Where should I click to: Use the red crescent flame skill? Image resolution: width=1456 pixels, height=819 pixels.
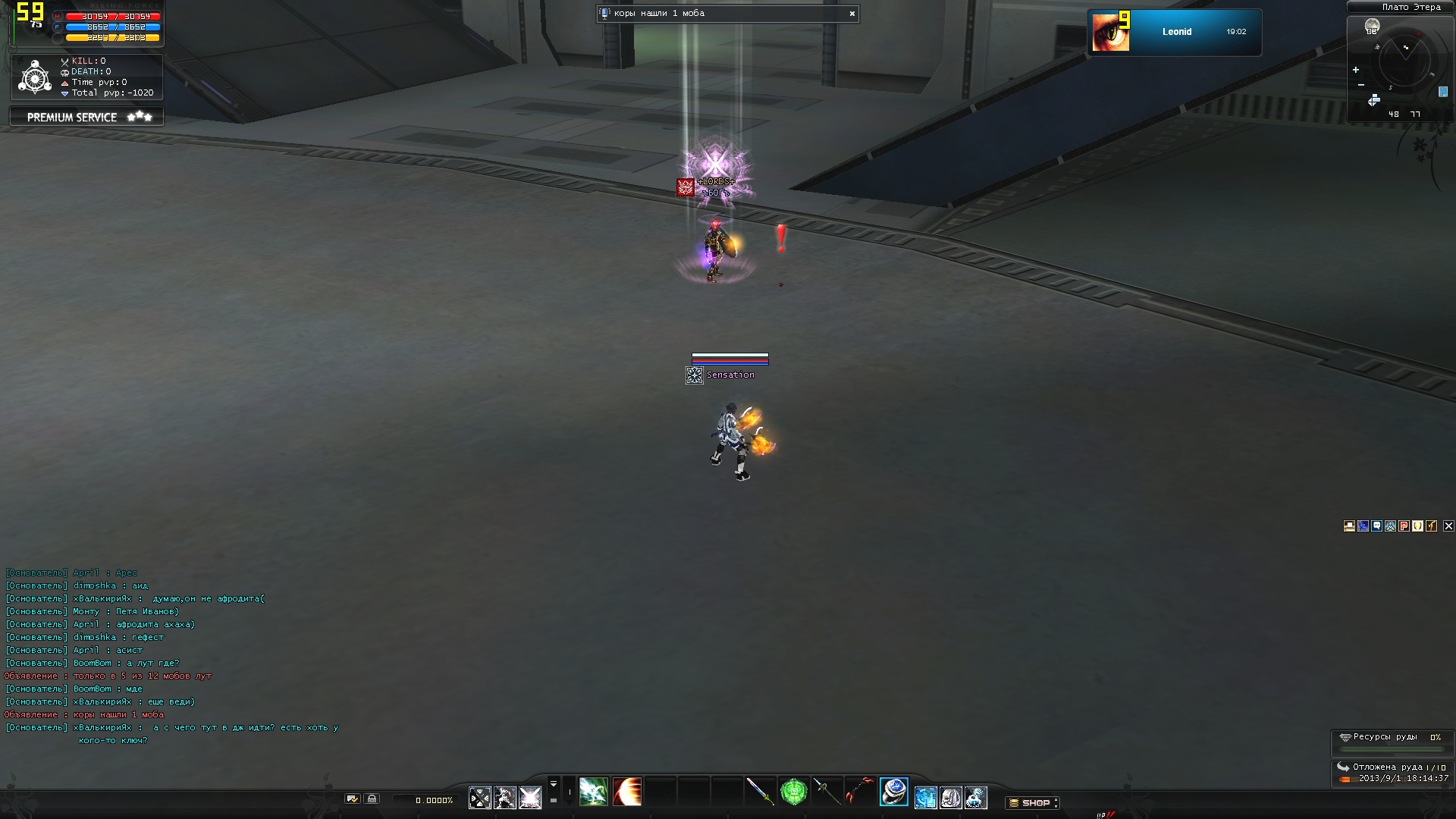[627, 792]
